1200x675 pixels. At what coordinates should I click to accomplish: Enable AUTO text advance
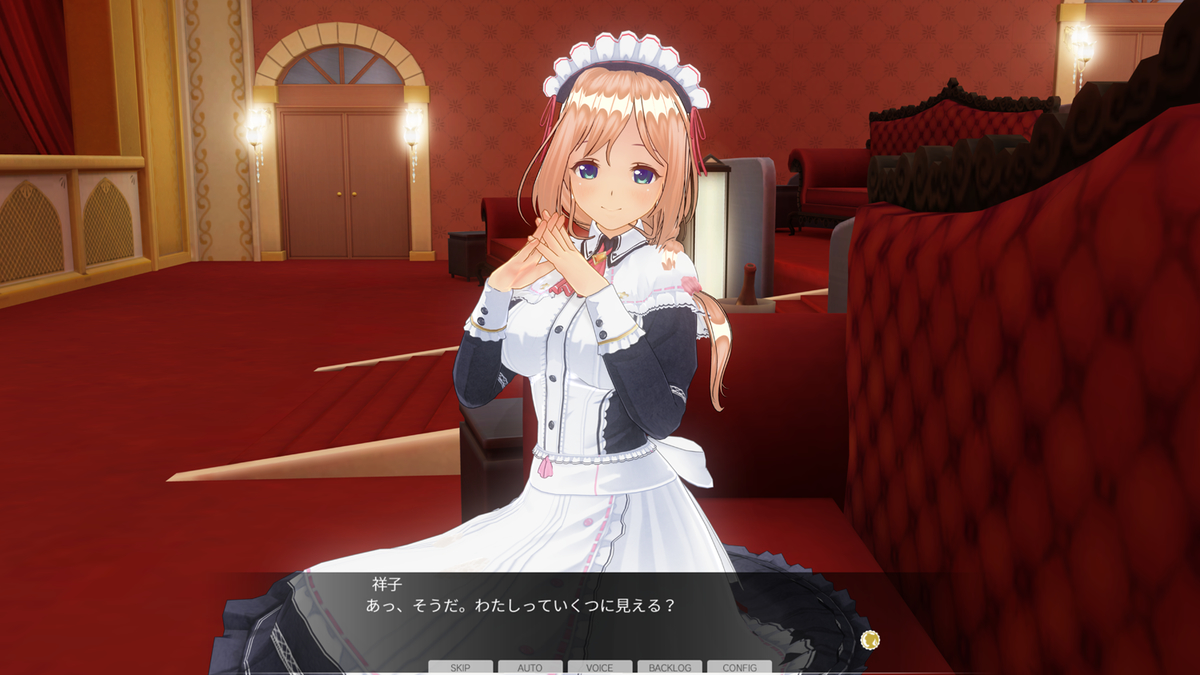click(530, 667)
